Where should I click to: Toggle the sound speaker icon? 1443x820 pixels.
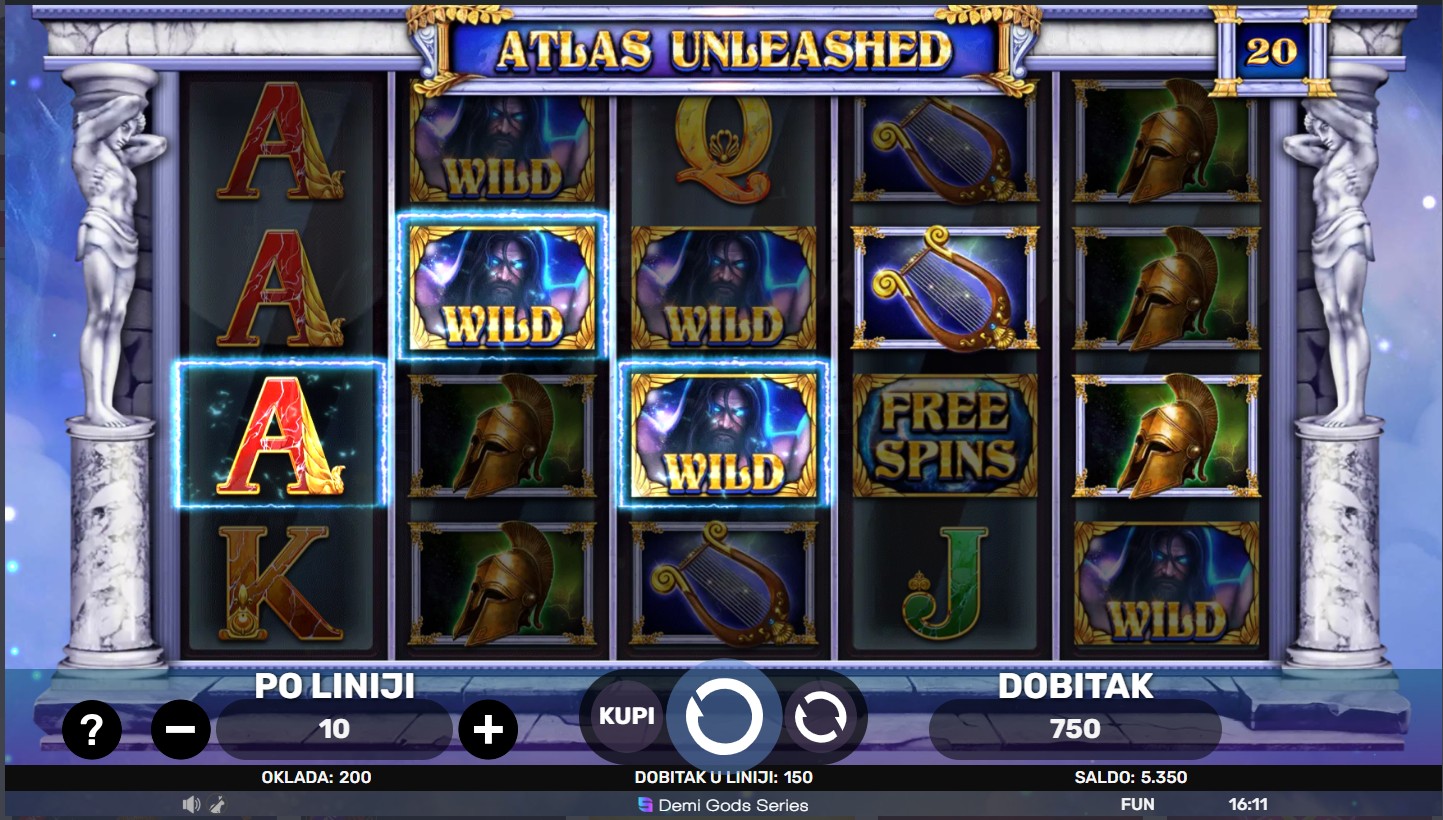coord(191,804)
